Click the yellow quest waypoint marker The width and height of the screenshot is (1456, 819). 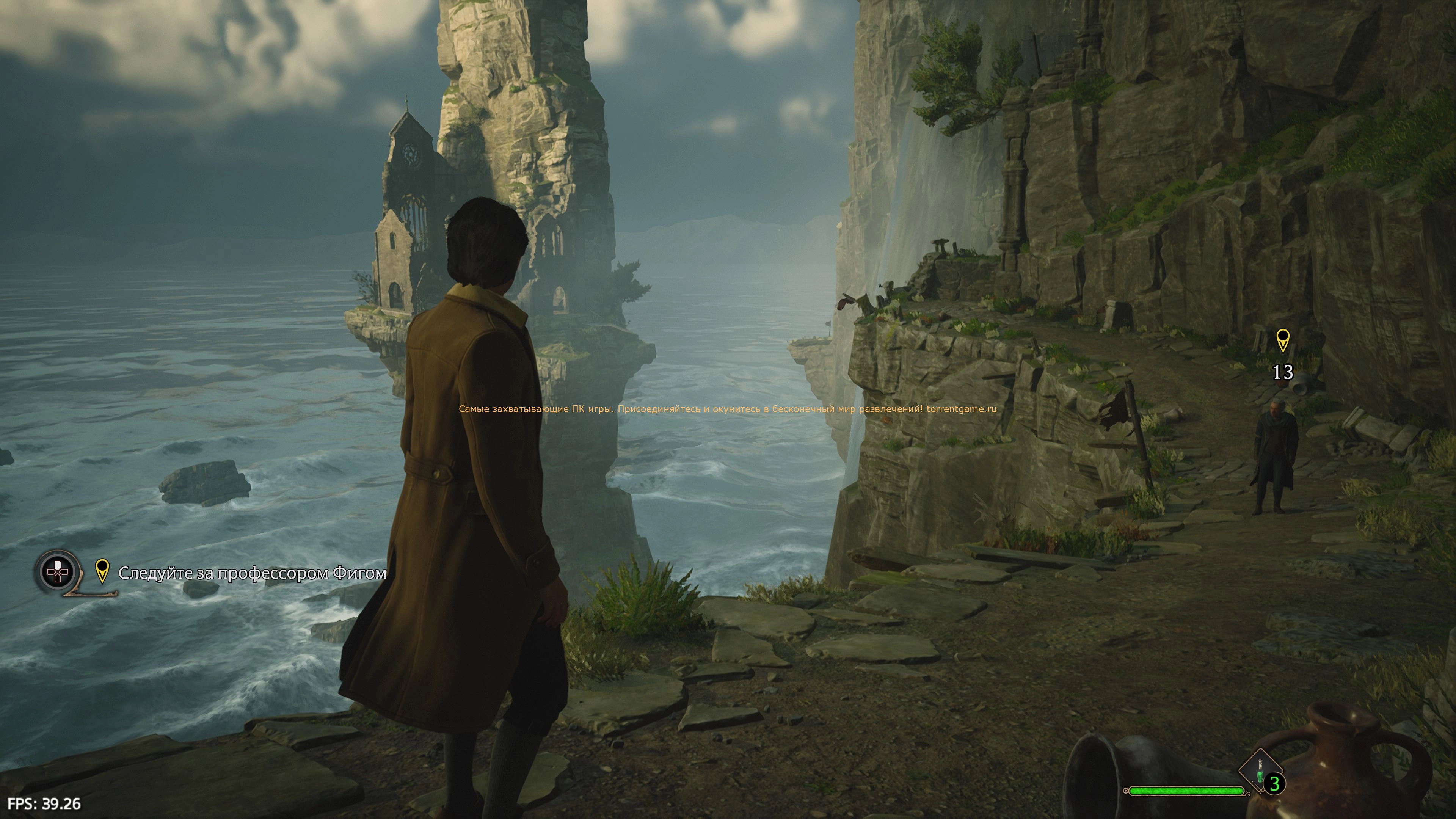[x=1282, y=340]
